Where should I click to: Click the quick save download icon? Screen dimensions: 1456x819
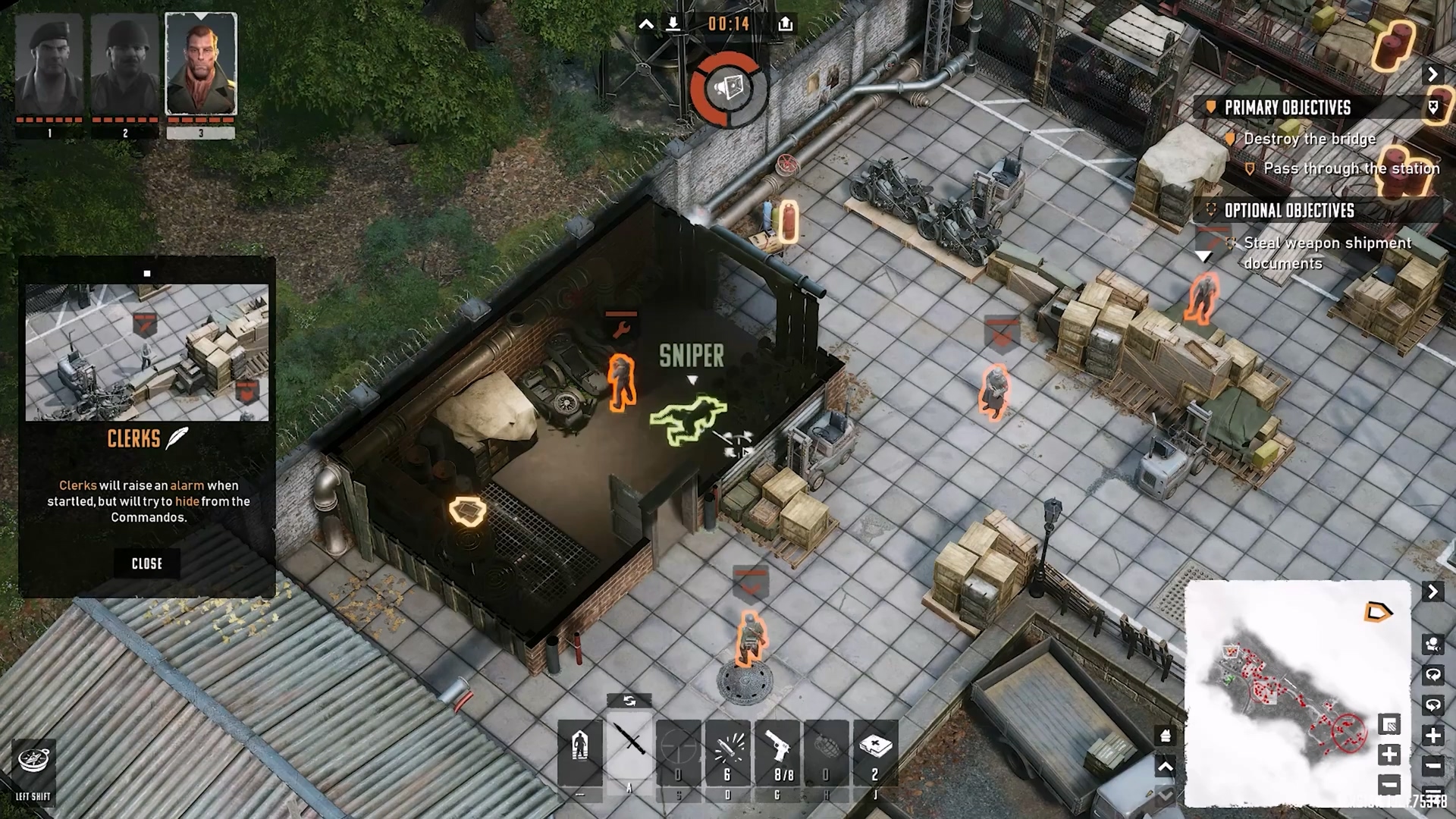click(x=673, y=24)
